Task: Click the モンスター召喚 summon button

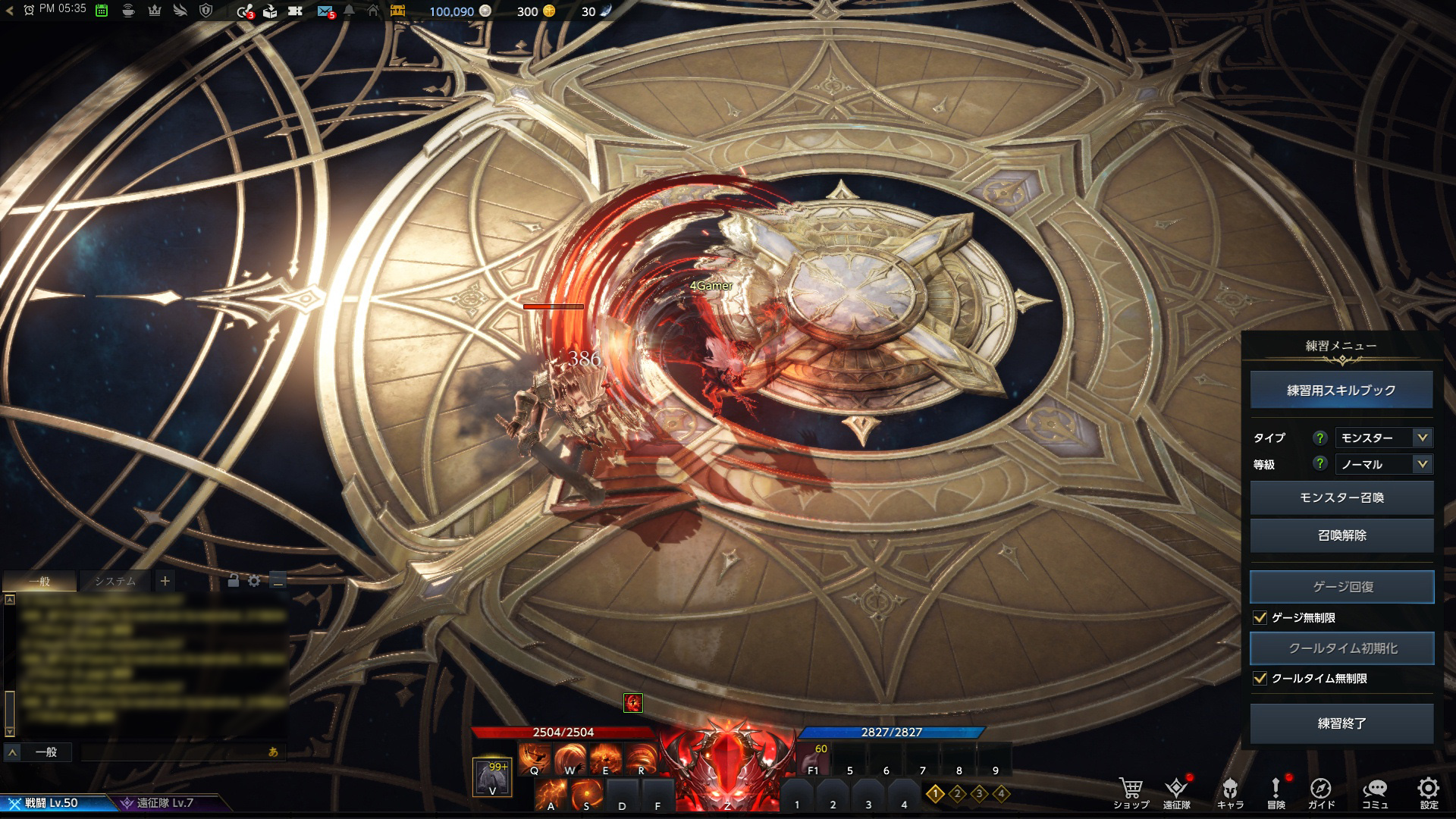Action: tap(1341, 497)
